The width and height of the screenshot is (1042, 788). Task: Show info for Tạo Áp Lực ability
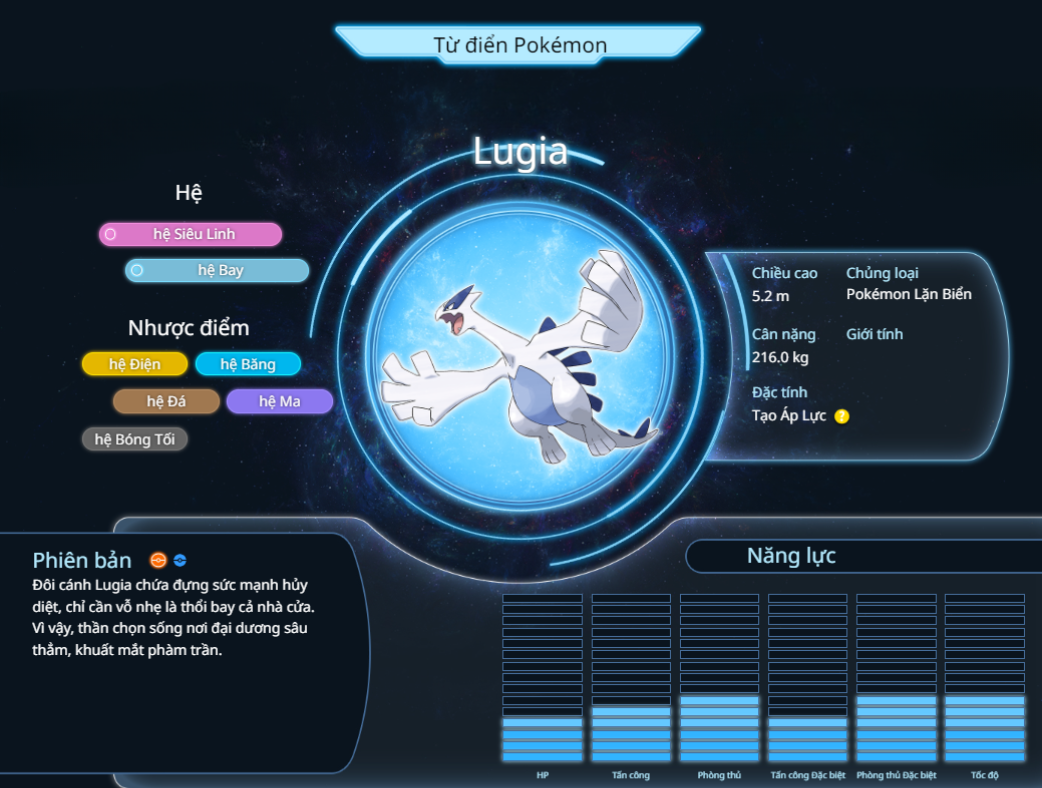[842, 416]
